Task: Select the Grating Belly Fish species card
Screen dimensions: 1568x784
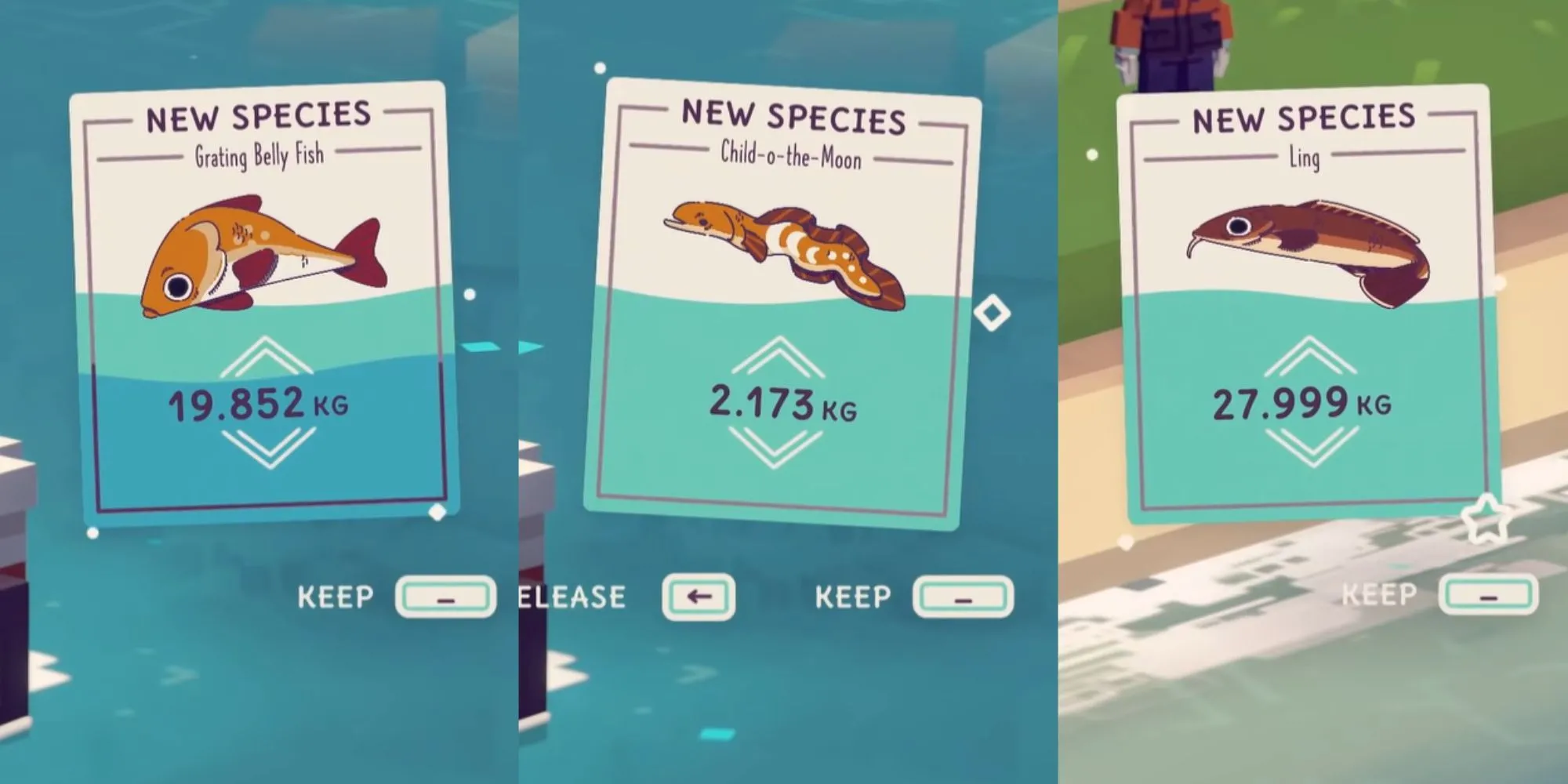Action: point(263,302)
